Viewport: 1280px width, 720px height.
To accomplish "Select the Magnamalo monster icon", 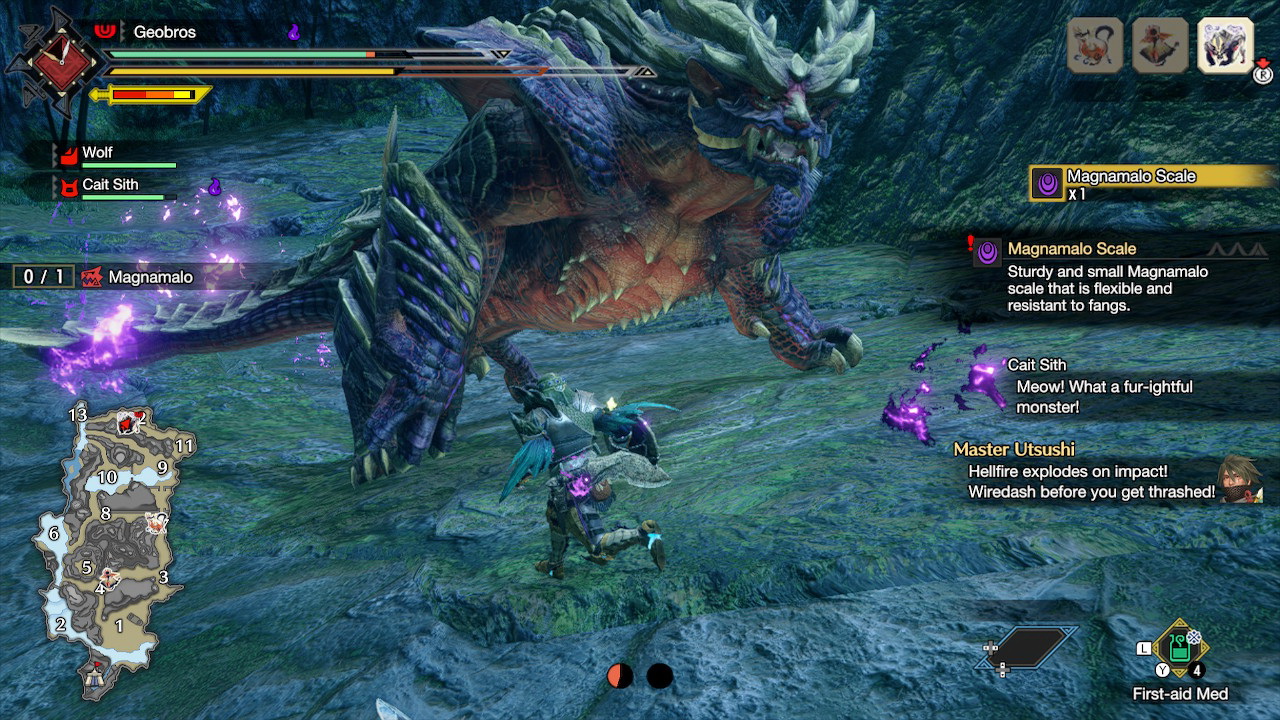I will pyautogui.click(x=1225, y=46).
